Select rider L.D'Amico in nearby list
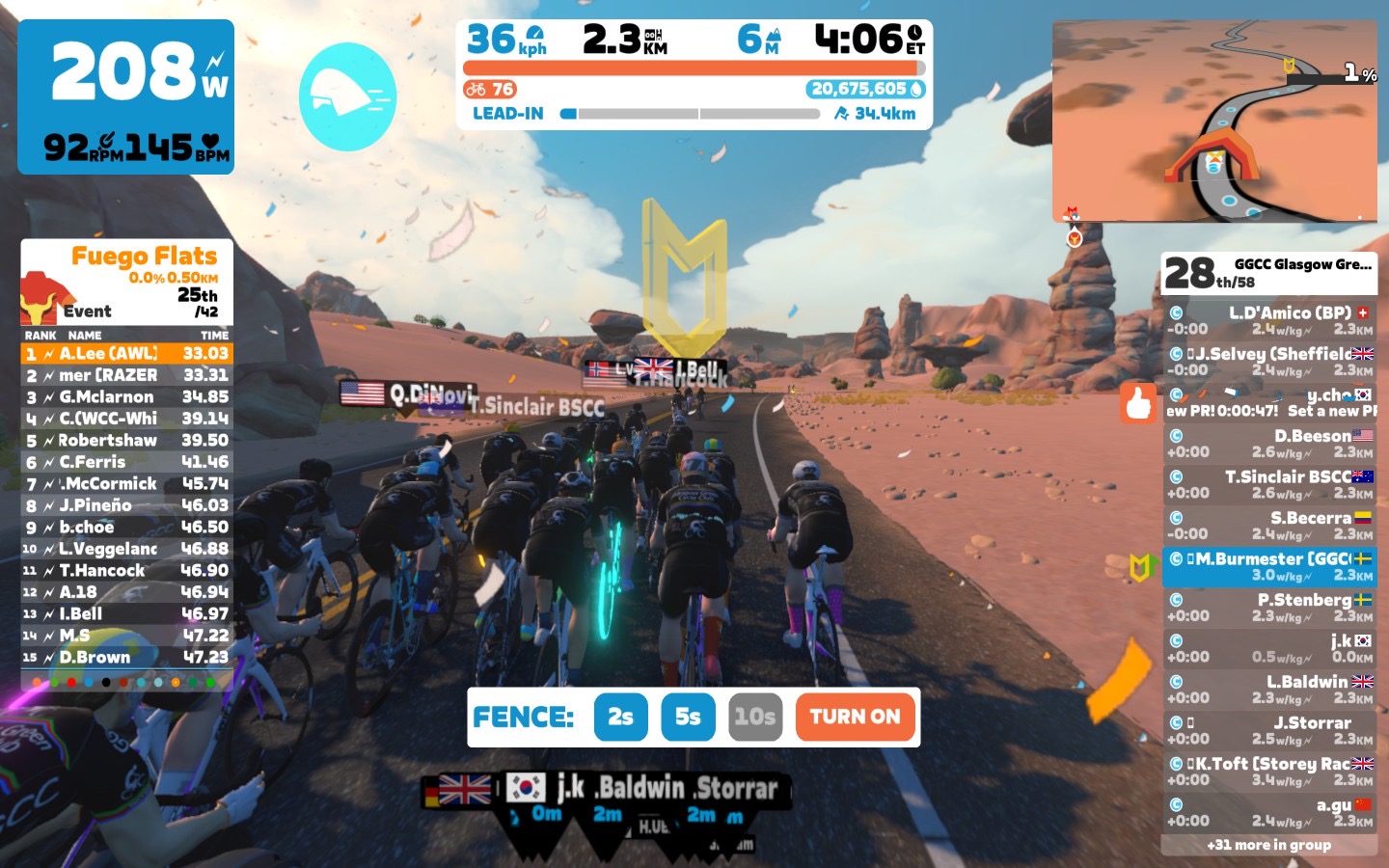This screenshot has width=1389, height=868. pos(1268,320)
